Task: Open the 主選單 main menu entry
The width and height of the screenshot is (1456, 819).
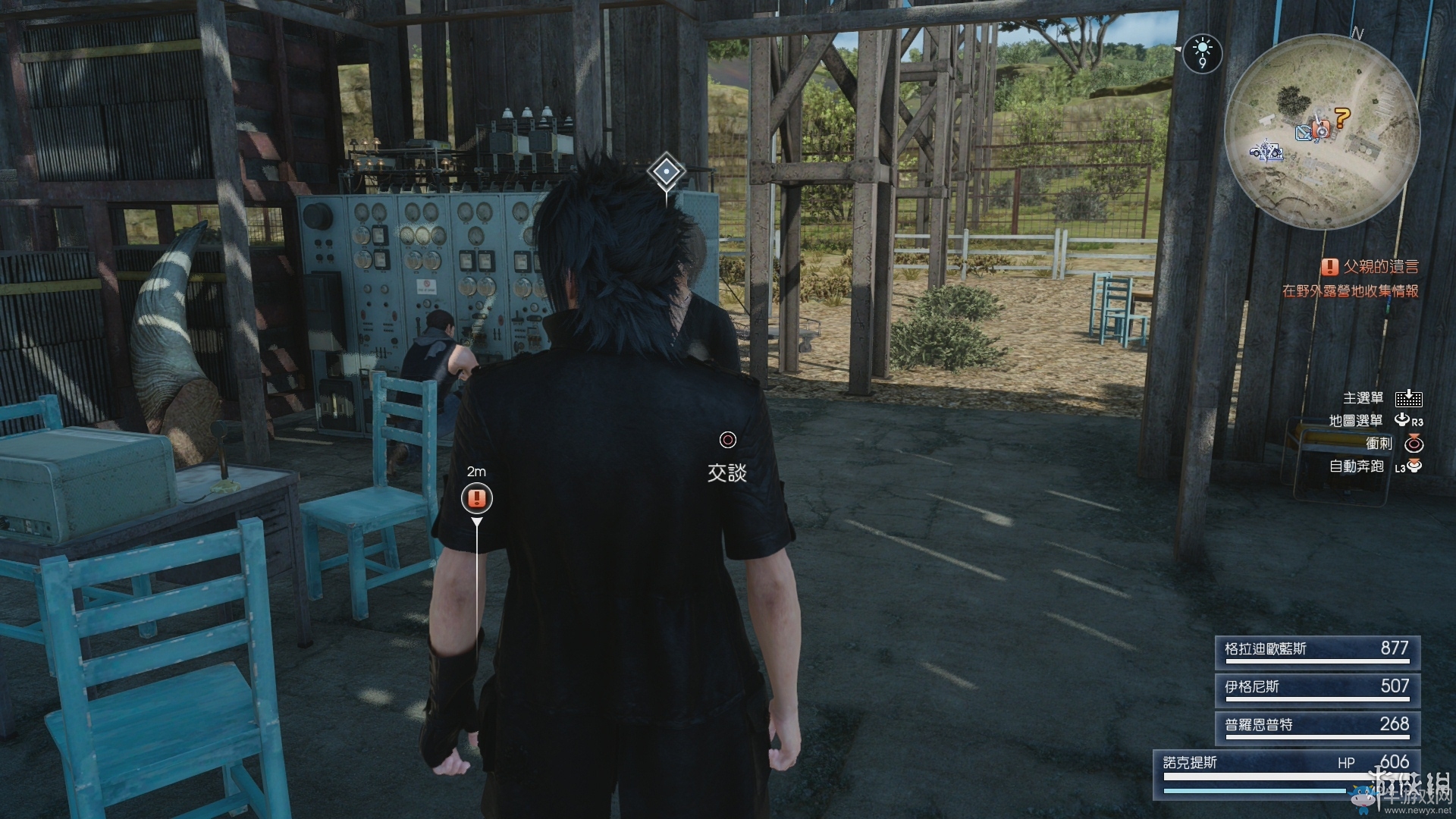Action: click(1382, 398)
